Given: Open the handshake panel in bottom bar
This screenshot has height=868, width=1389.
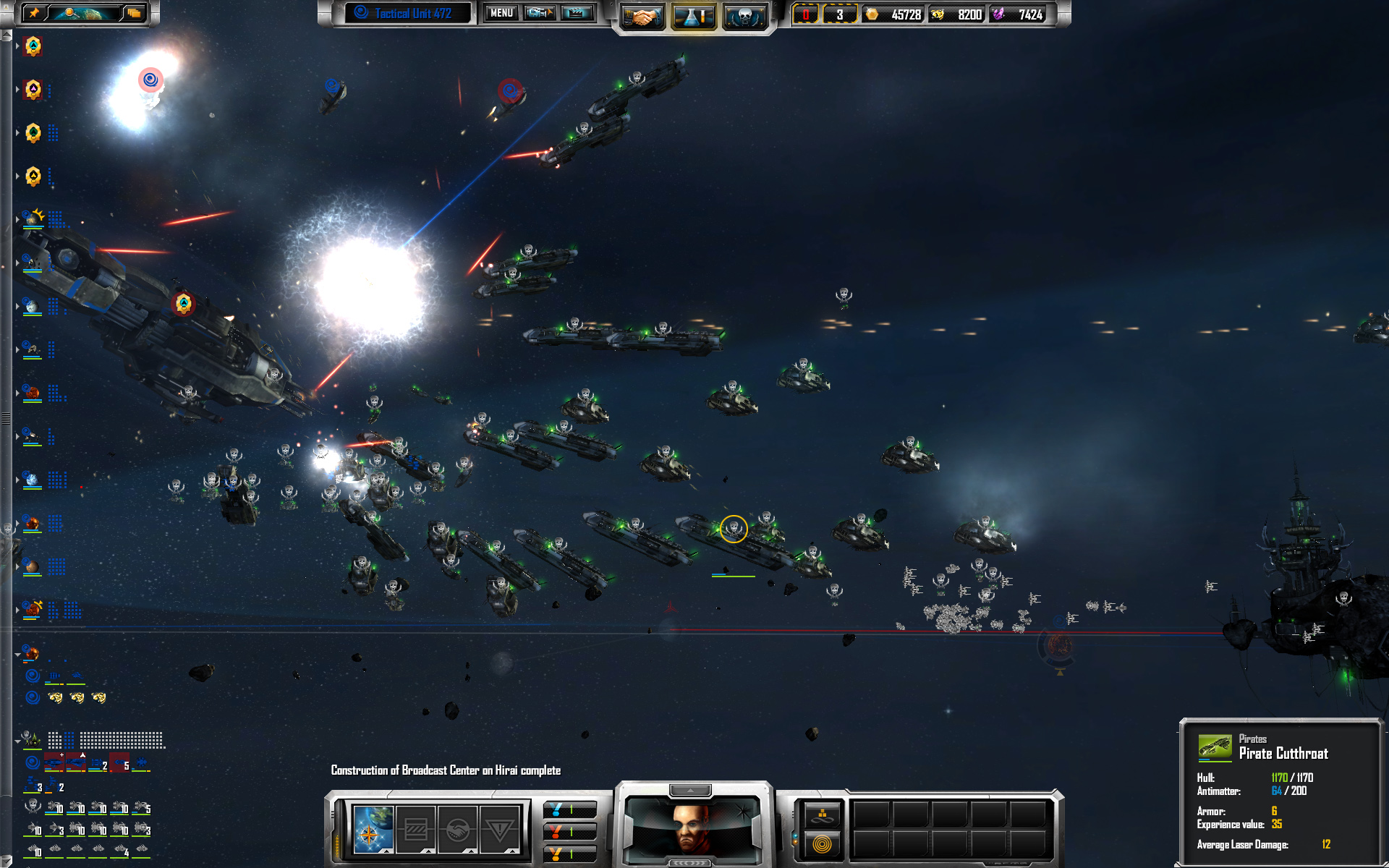Looking at the screenshot, I should pos(457,830).
